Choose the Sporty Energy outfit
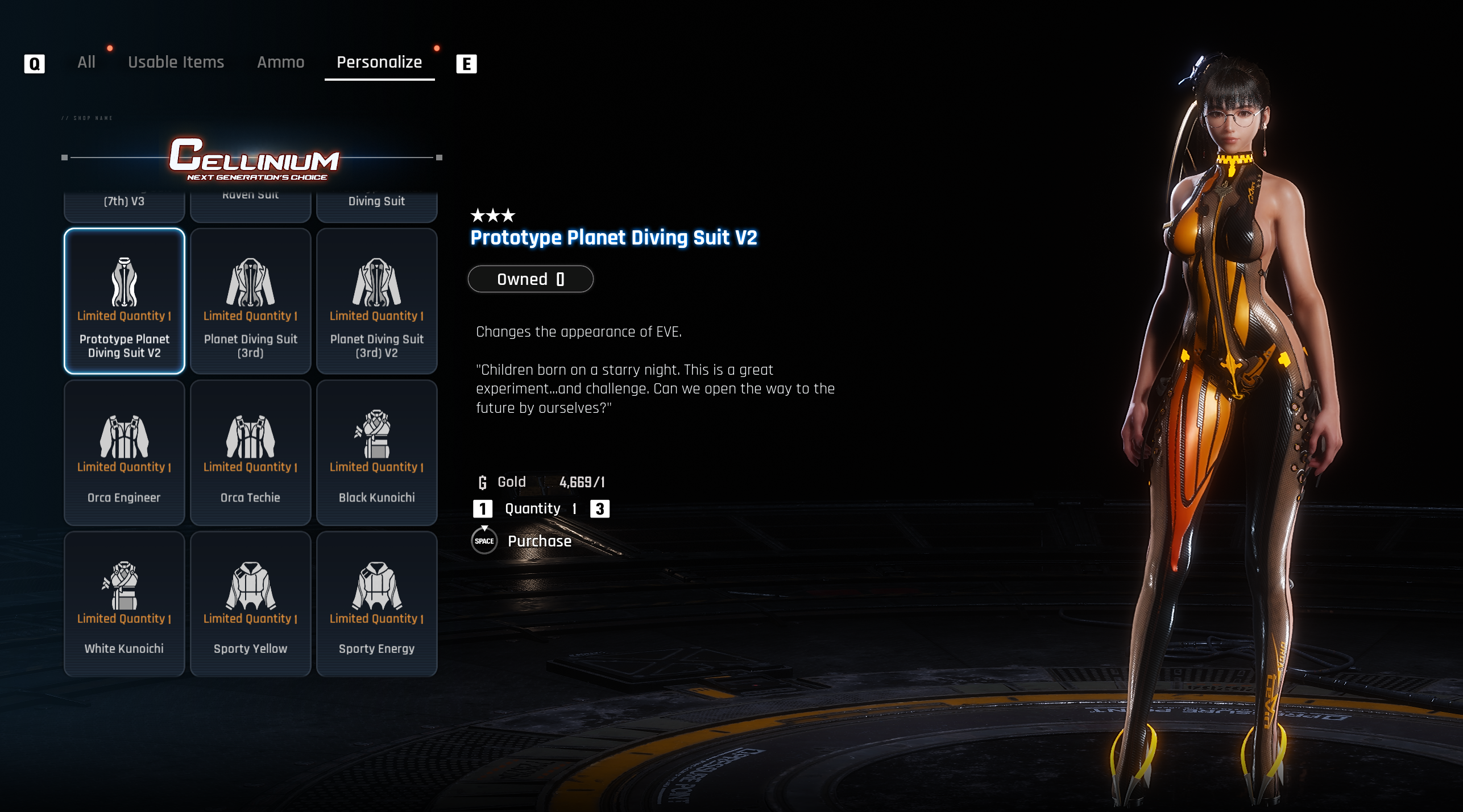The height and width of the screenshot is (812, 1463). tap(376, 603)
